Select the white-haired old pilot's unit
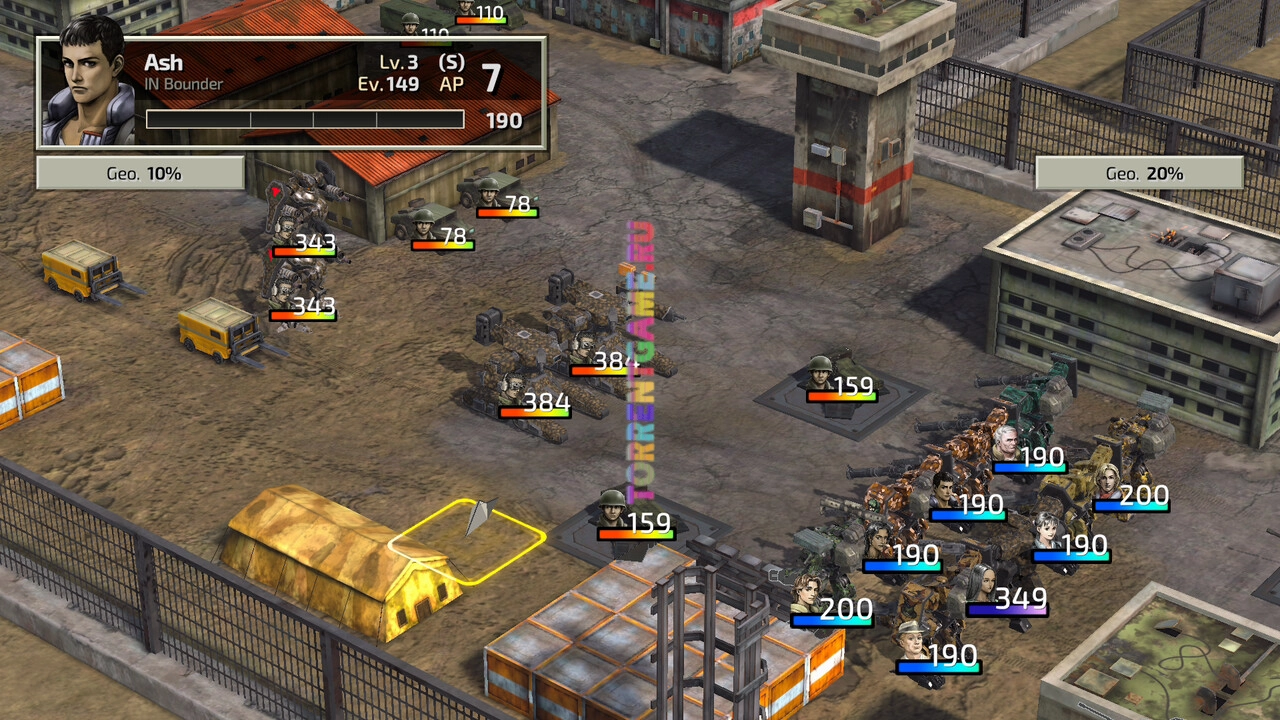The height and width of the screenshot is (720, 1280). tap(1006, 444)
